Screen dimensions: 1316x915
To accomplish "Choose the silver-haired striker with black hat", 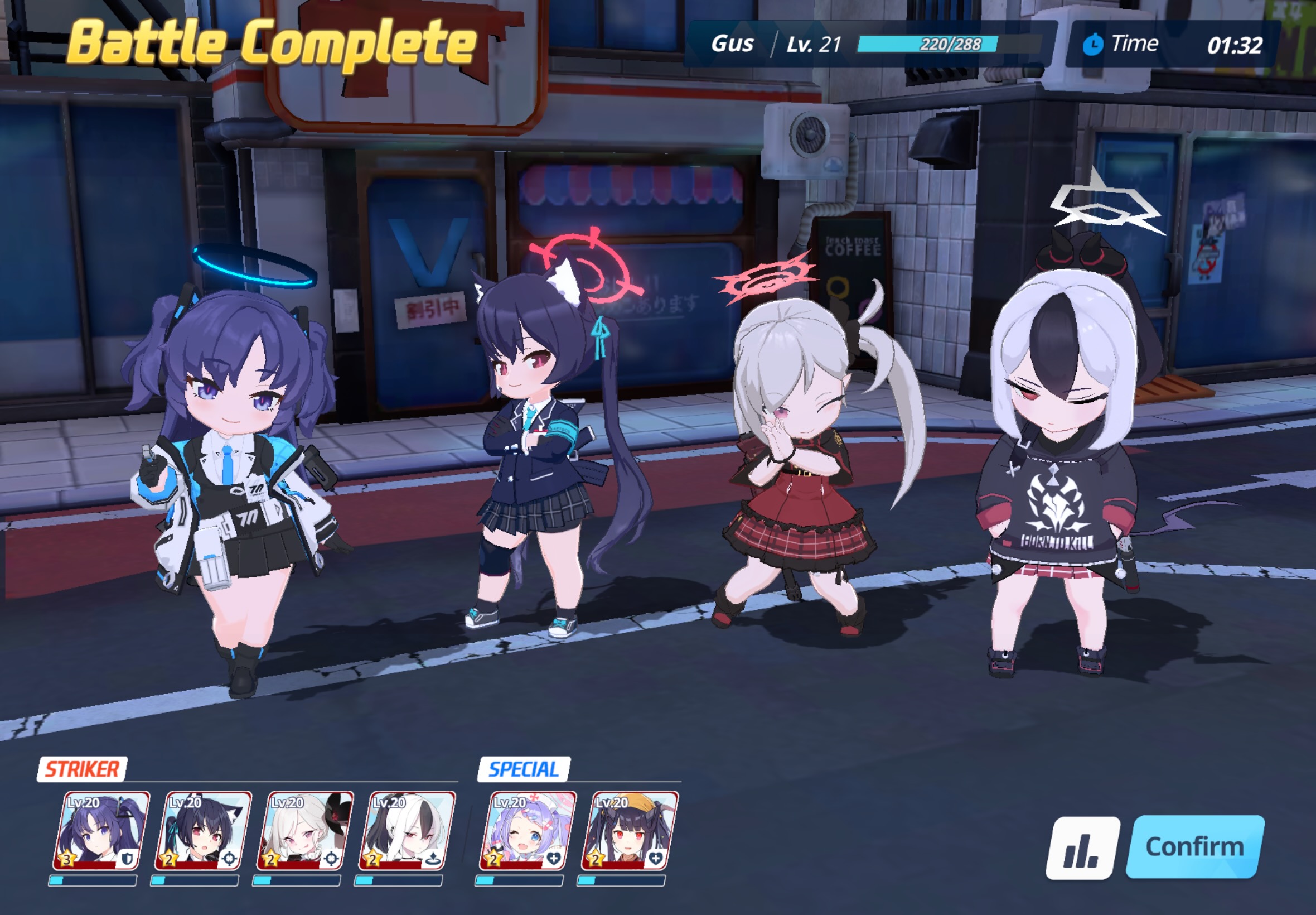I will 305,830.
